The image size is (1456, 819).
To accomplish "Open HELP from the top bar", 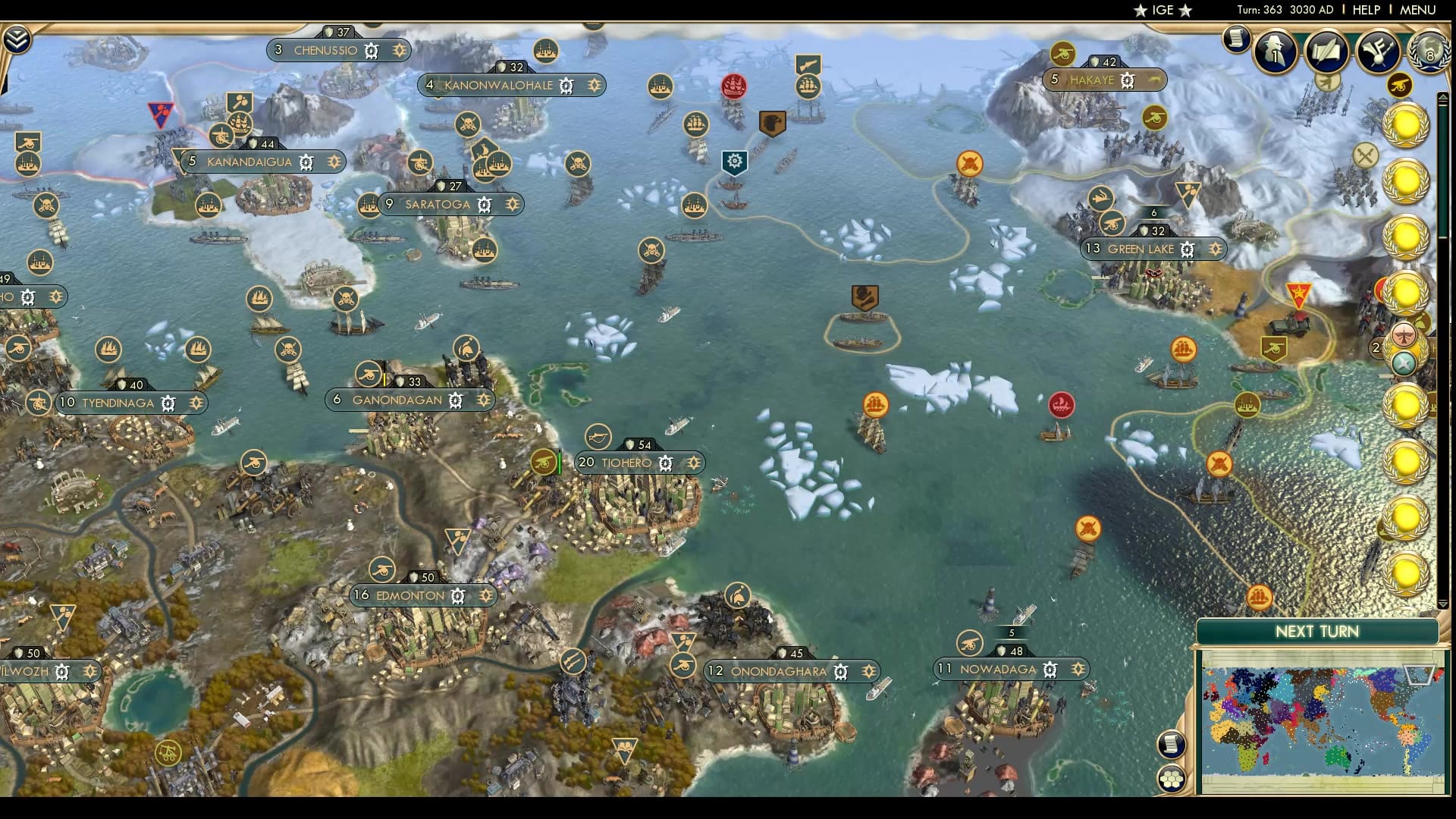I will click(1365, 10).
